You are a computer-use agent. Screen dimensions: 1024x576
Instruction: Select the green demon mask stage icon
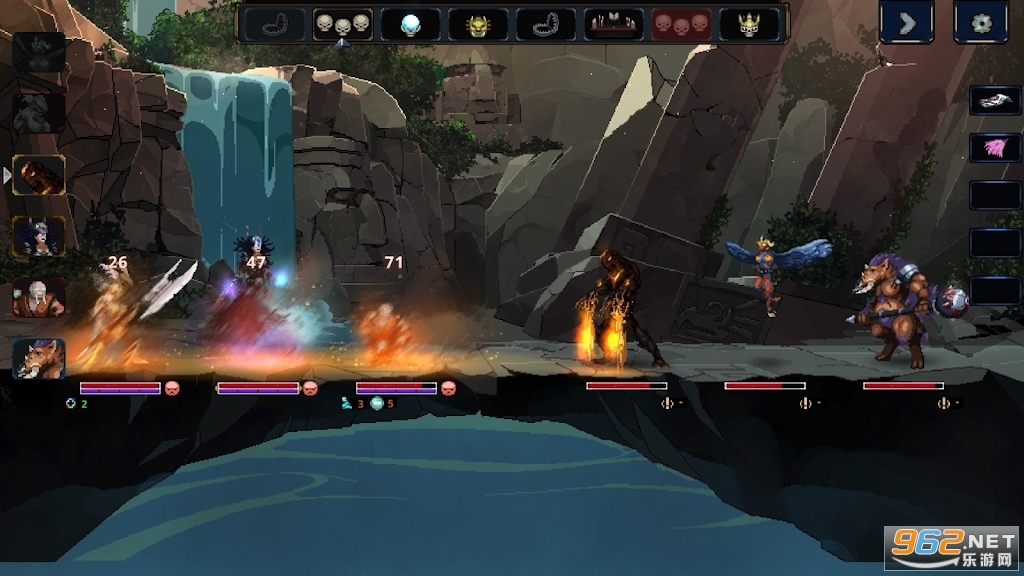(x=478, y=24)
